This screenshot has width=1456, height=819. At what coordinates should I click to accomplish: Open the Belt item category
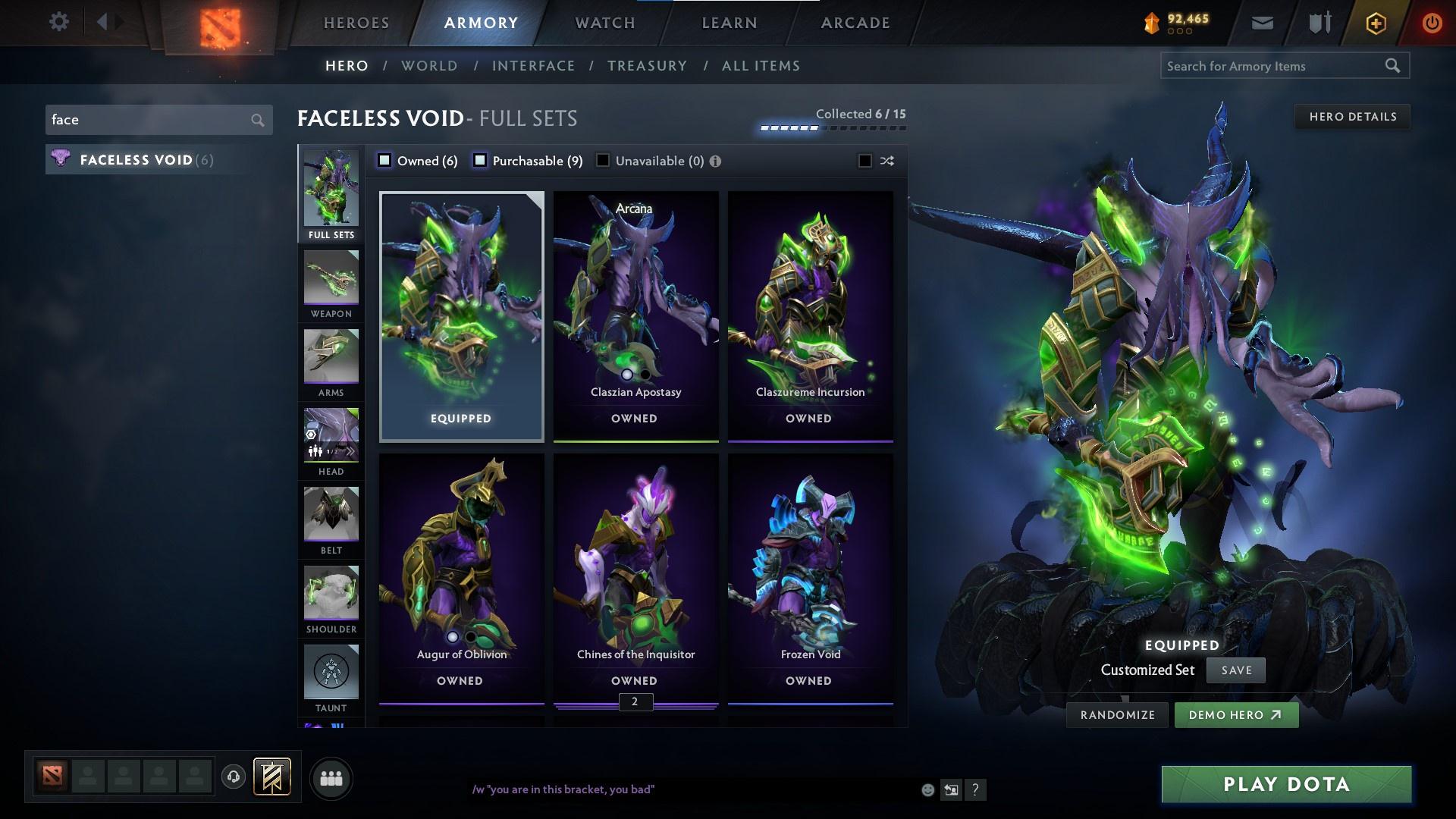coord(331,519)
